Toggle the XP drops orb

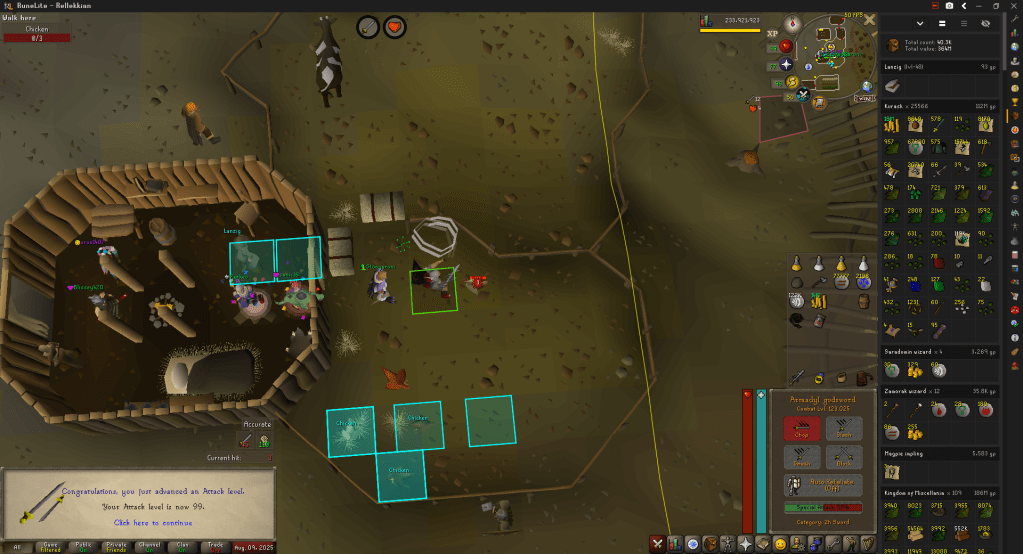coord(772,34)
